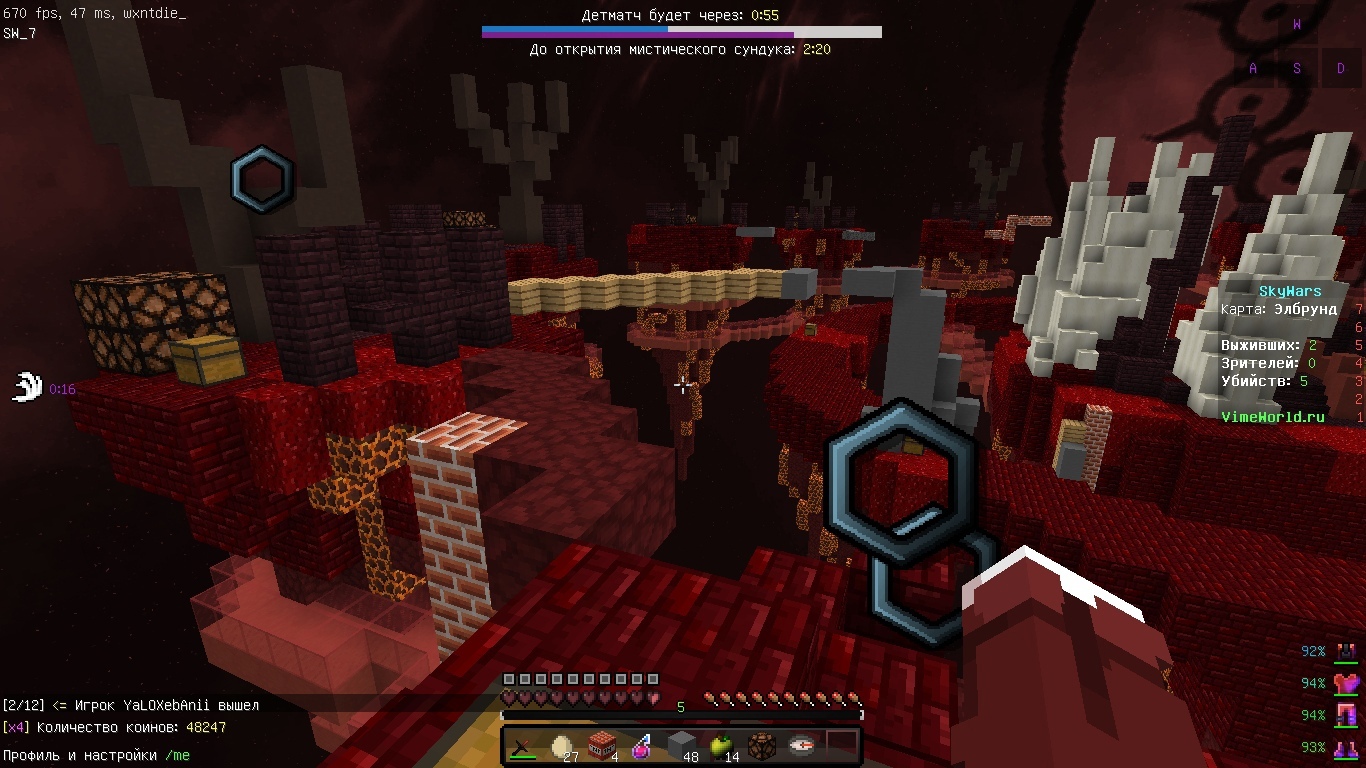Switch to the stone blocks slot

[x=682, y=746]
